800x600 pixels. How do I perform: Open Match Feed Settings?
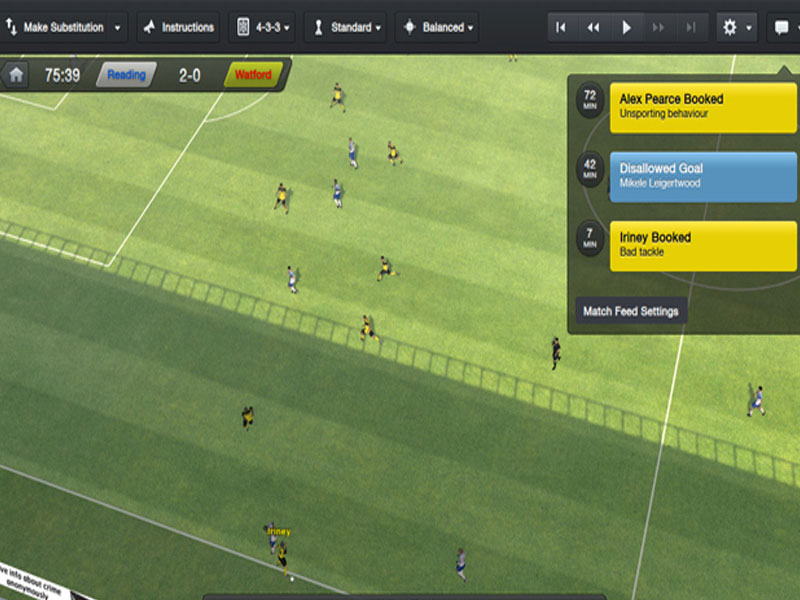tap(631, 311)
